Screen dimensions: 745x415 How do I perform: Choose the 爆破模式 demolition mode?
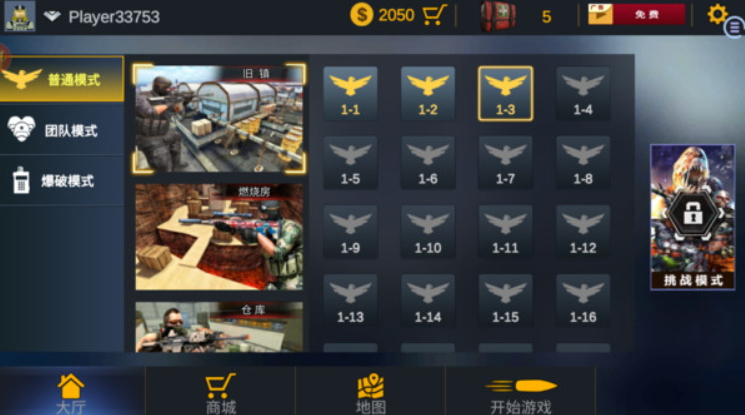click(x=62, y=181)
